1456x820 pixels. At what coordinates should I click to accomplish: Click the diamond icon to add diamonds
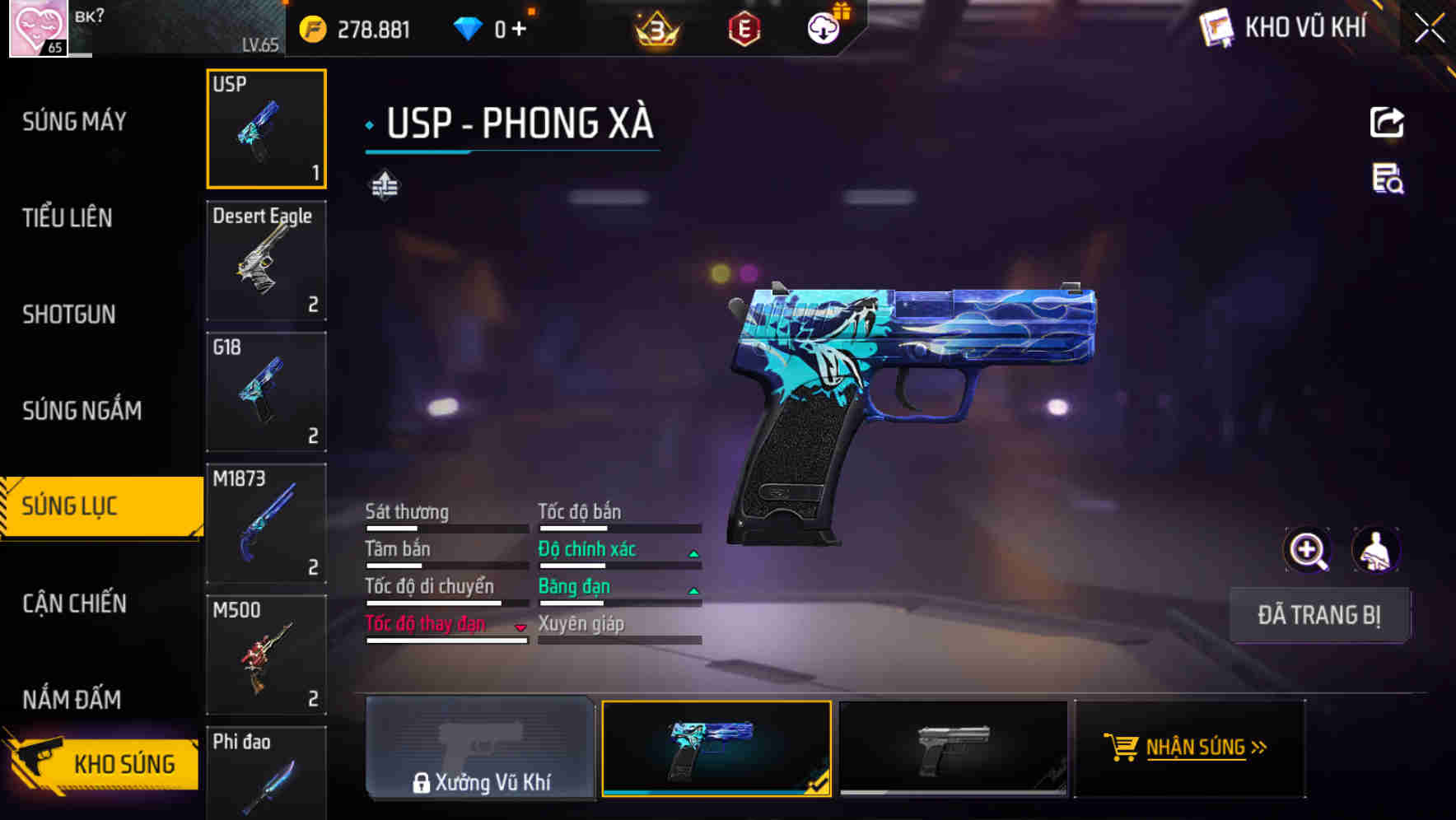pos(469,27)
